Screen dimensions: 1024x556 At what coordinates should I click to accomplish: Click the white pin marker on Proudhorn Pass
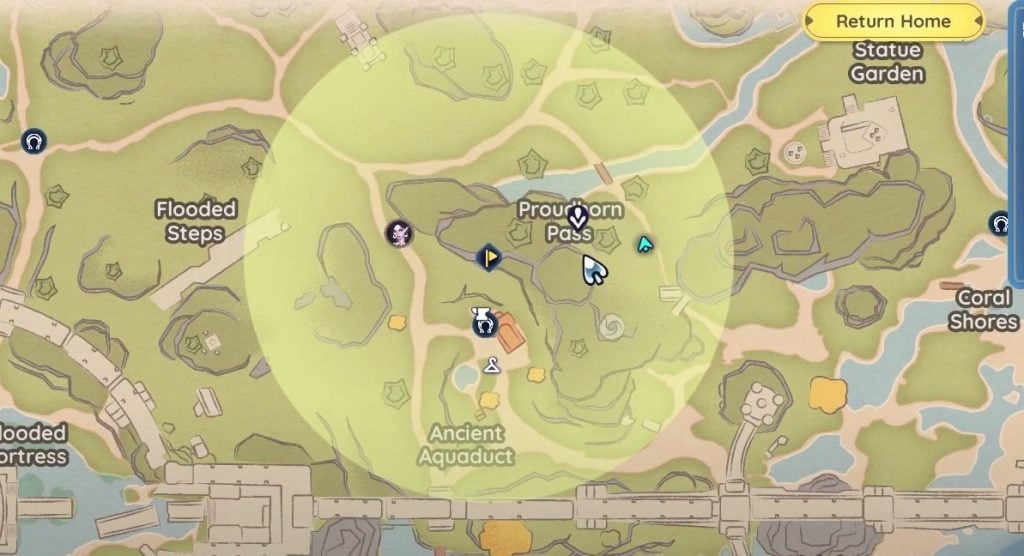(x=576, y=215)
